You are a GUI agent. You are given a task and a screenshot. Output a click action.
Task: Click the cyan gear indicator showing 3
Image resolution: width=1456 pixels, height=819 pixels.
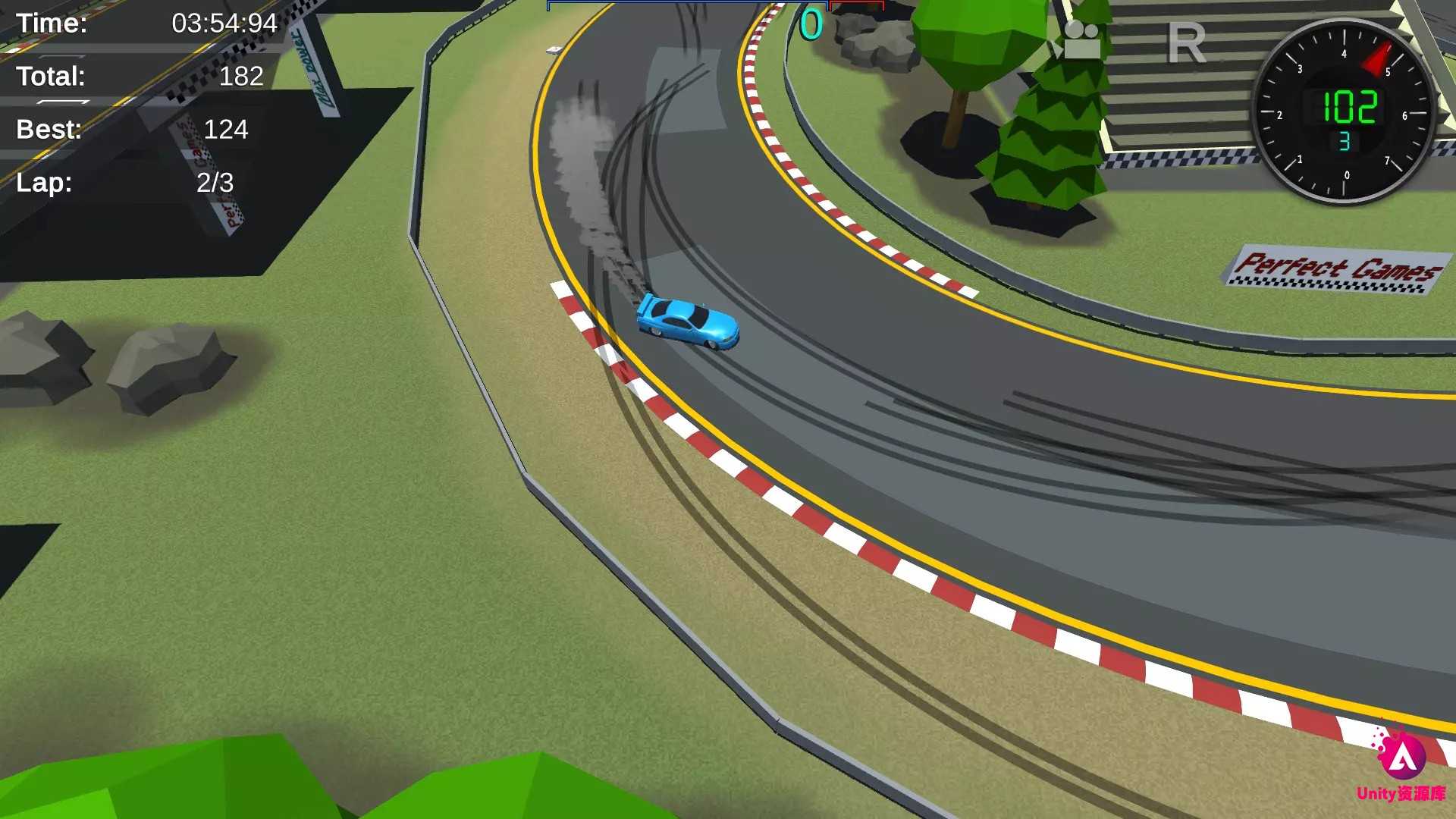1346,140
